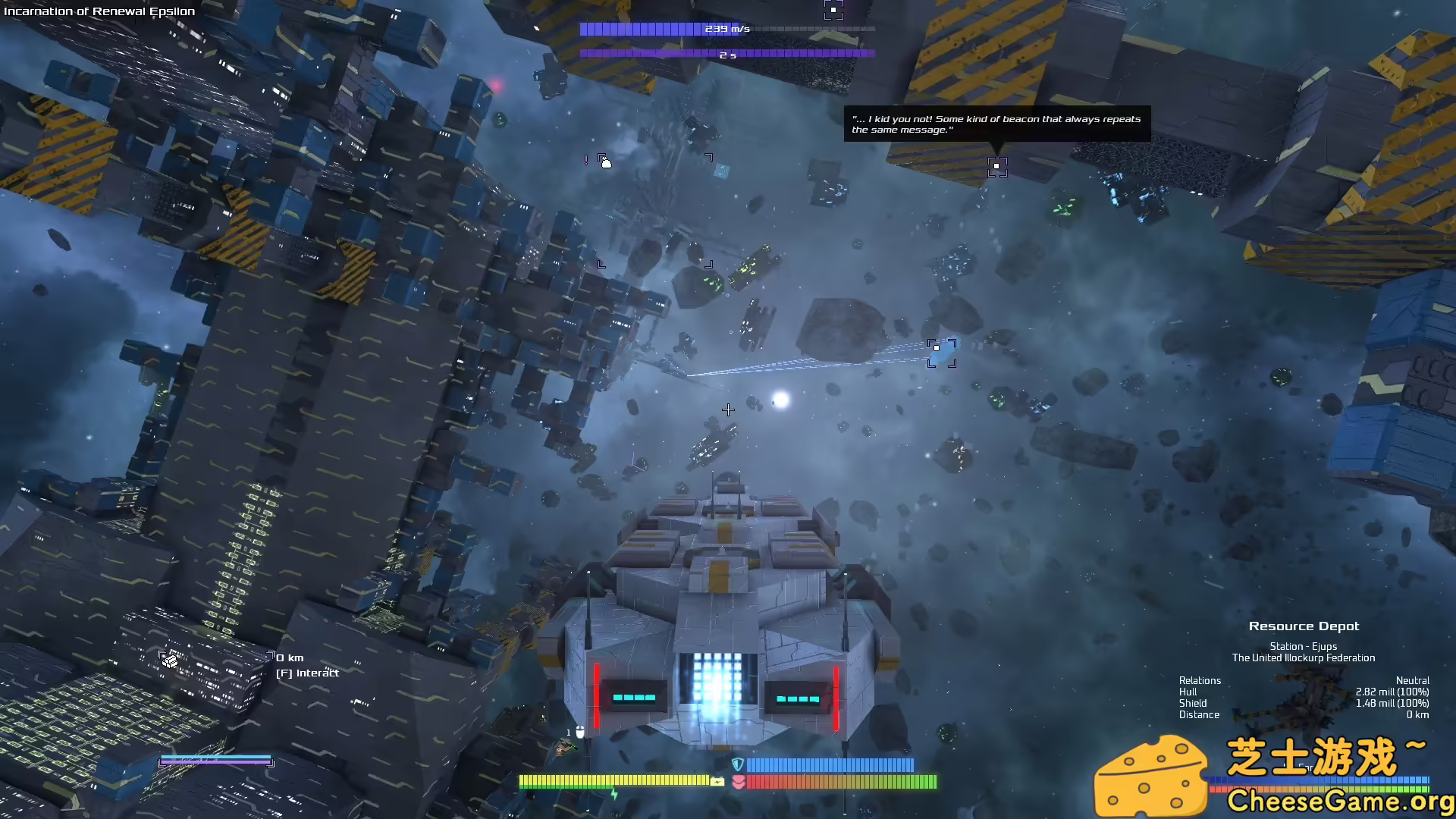
Task: Click the pink hull integrity icon
Action: pyautogui.click(x=739, y=783)
